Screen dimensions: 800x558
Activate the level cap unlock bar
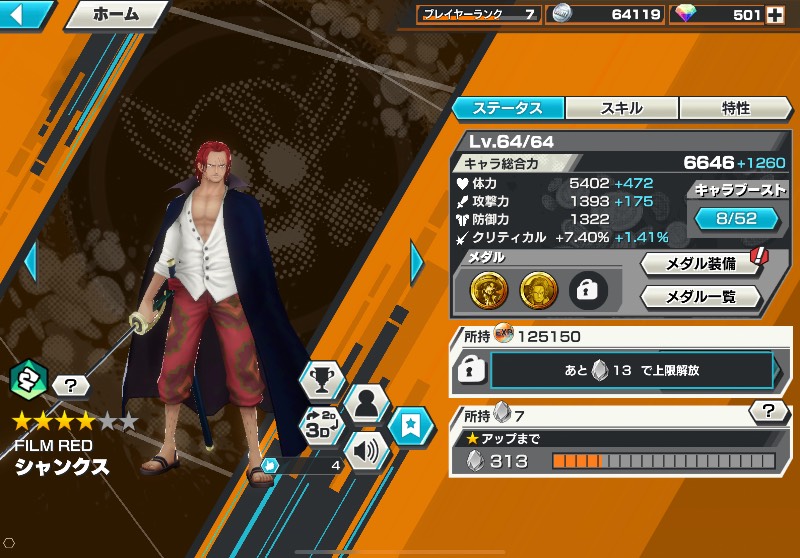(632, 369)
